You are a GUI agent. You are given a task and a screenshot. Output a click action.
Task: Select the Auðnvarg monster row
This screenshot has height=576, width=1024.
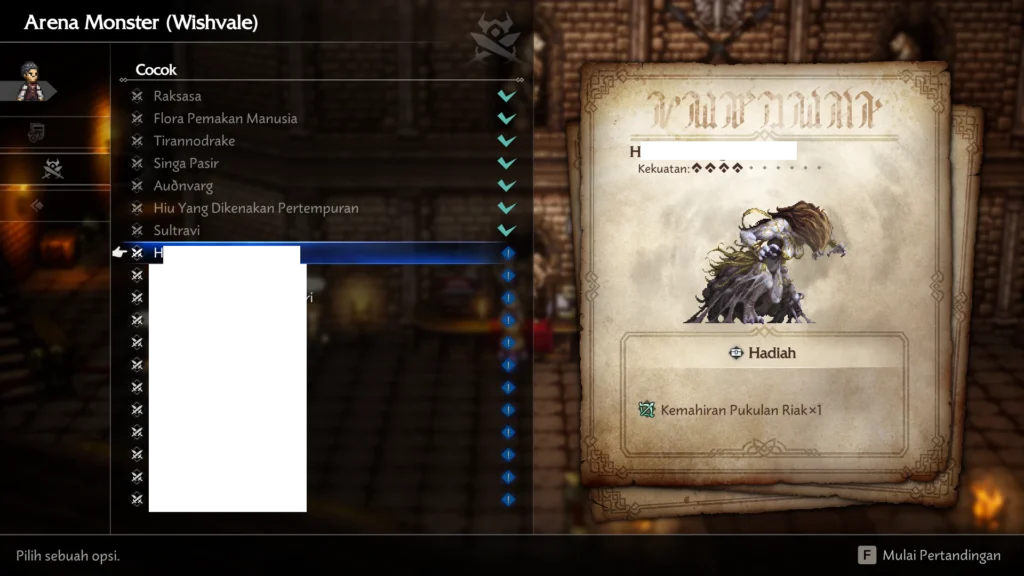click(183, 186)
